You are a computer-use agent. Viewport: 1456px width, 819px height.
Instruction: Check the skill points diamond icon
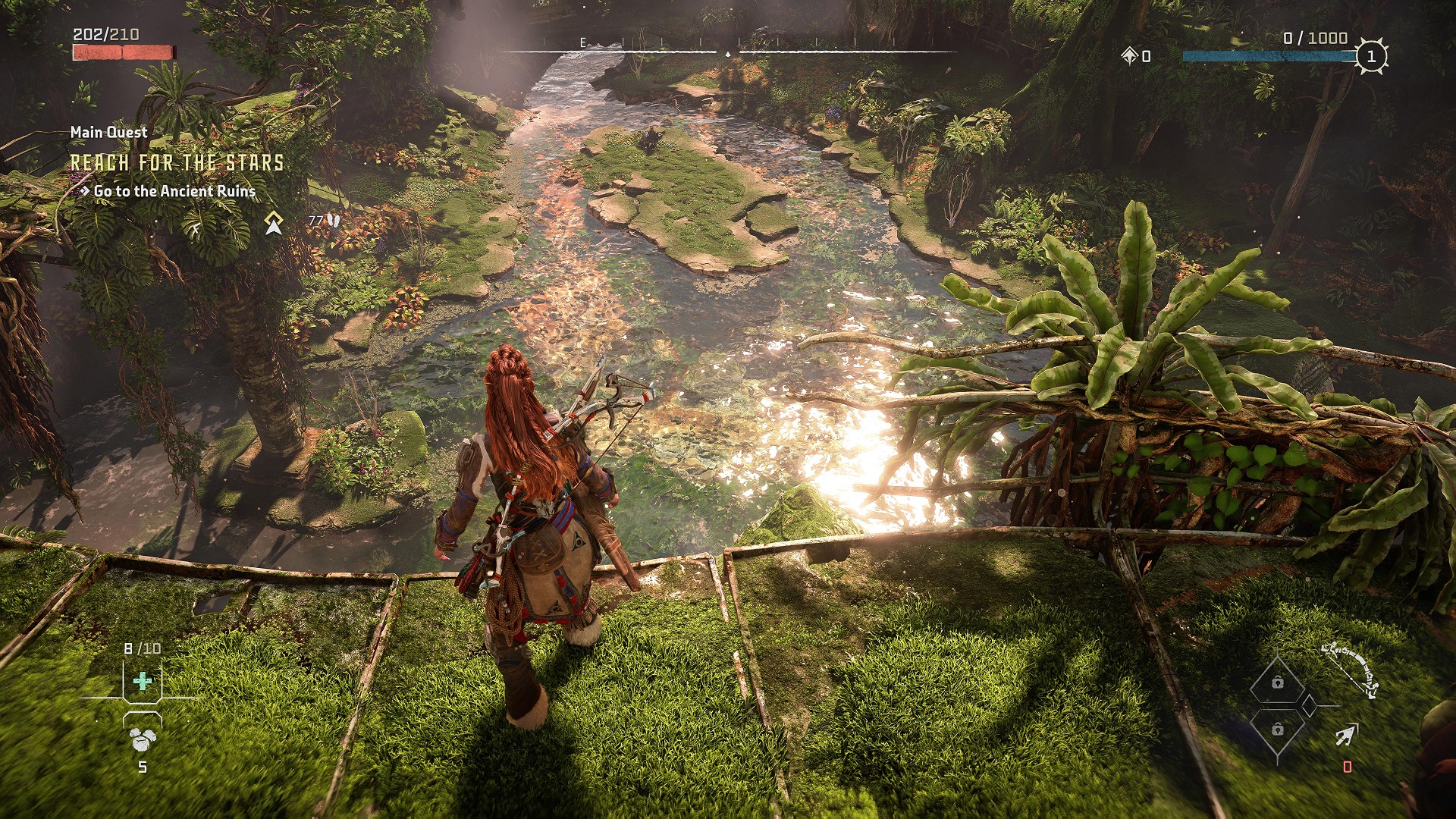pos(1130,55)
